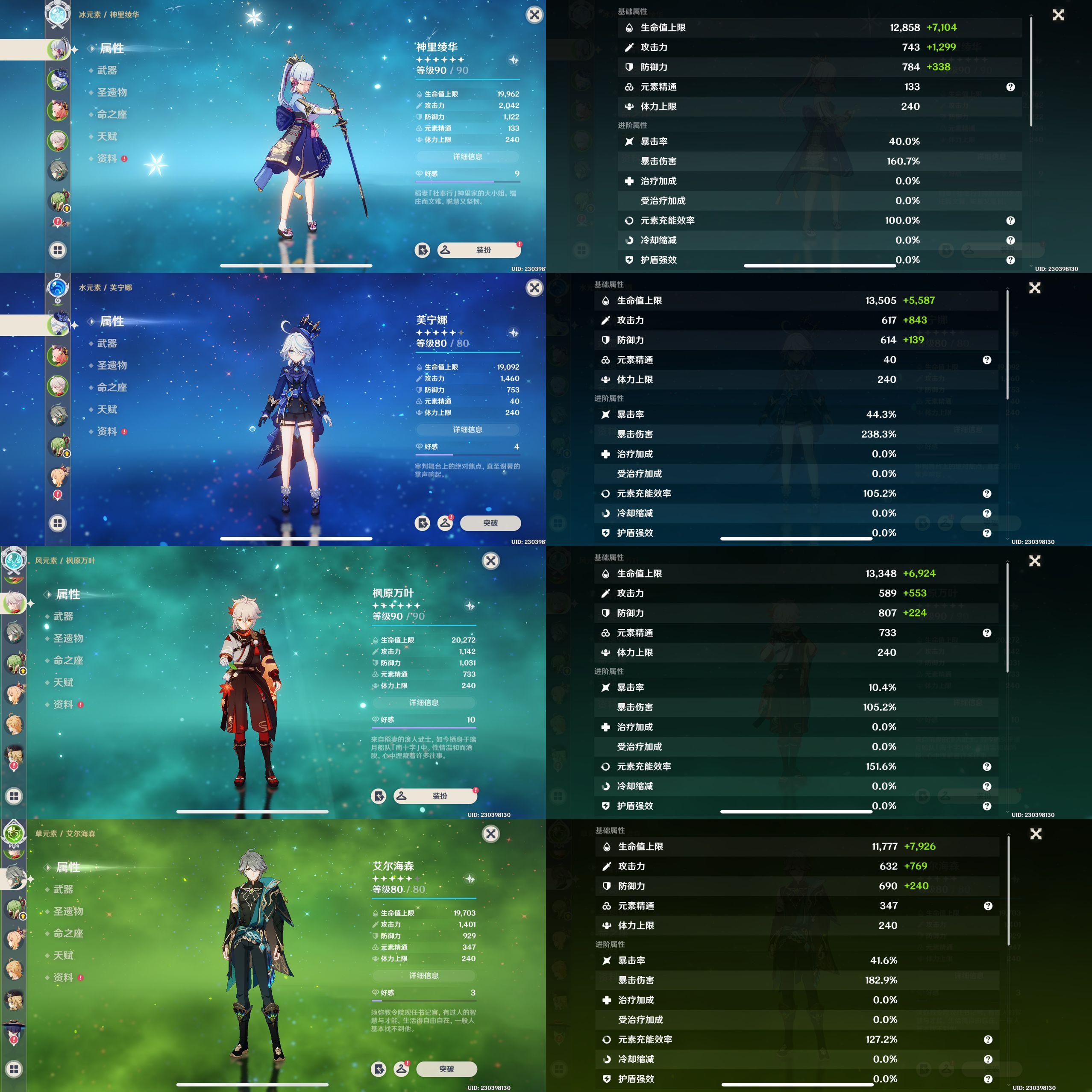Viewport: 1092px width, 1092px height.
Task: Close 神里绫华's character screen
Action: pos(534,15)
